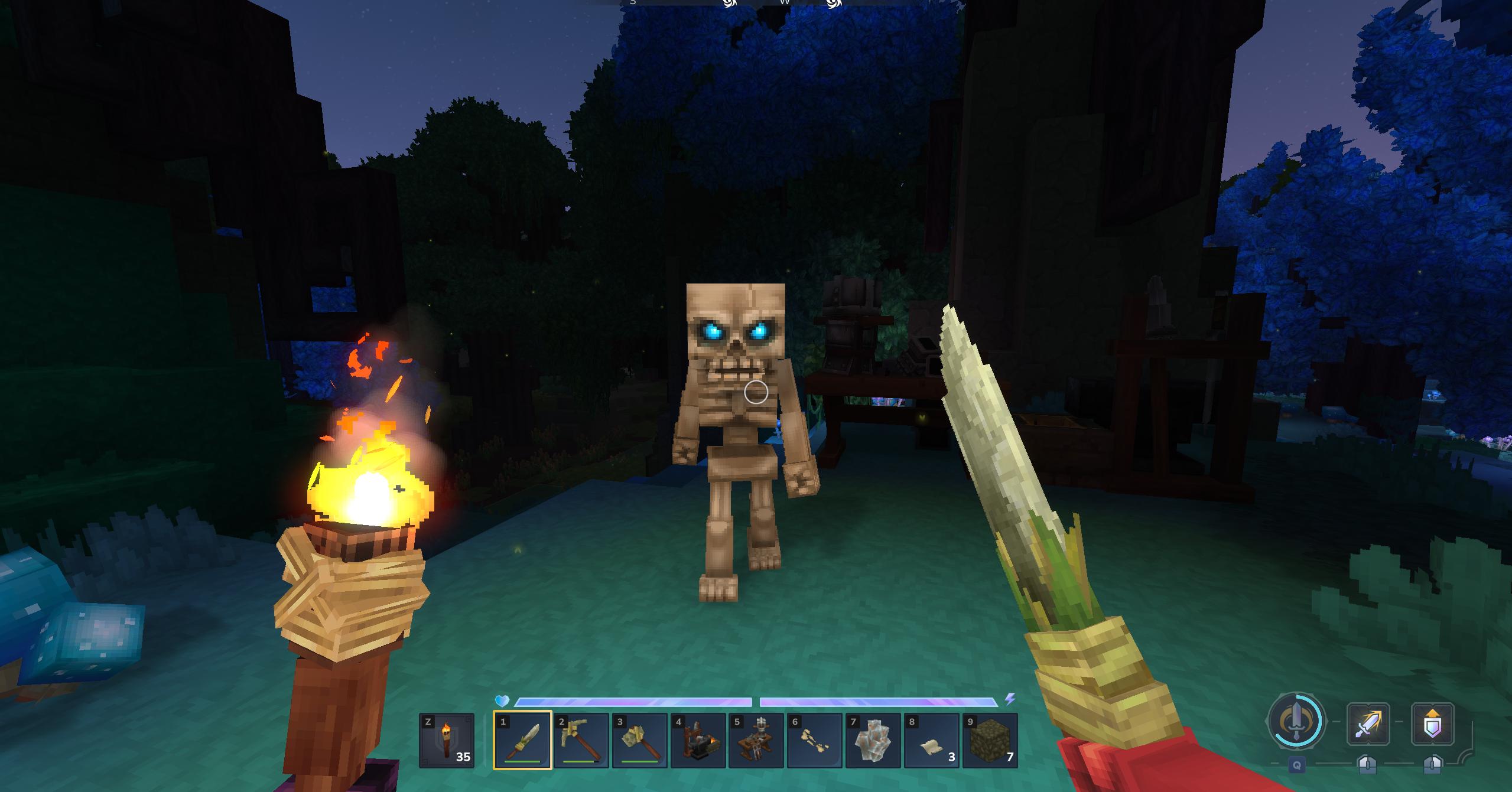The image size is (1512, 792).
Task: Select the dark soil block in slot 9
Action: click(x=990, y=741)
